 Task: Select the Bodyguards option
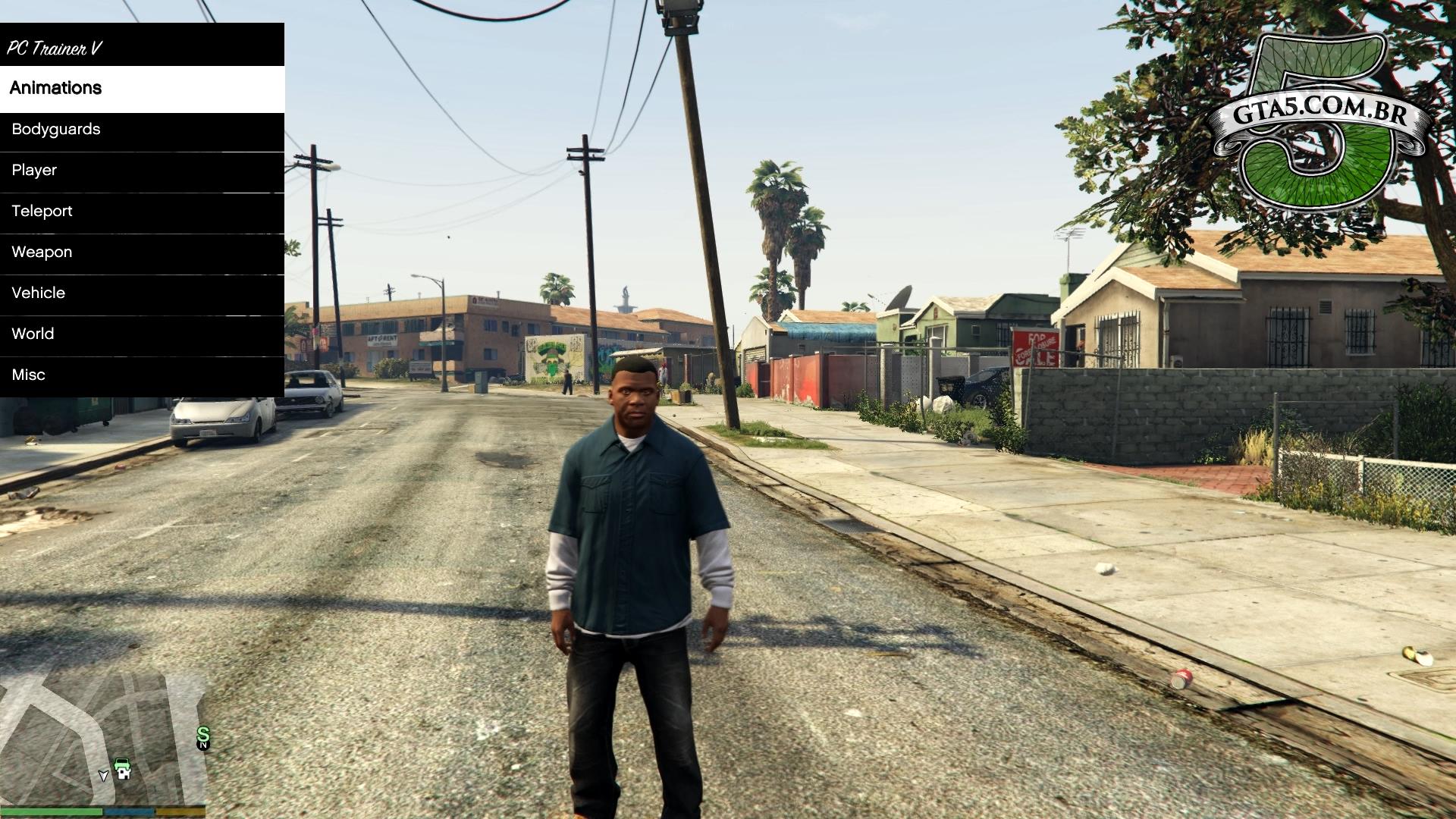(142, 130)
